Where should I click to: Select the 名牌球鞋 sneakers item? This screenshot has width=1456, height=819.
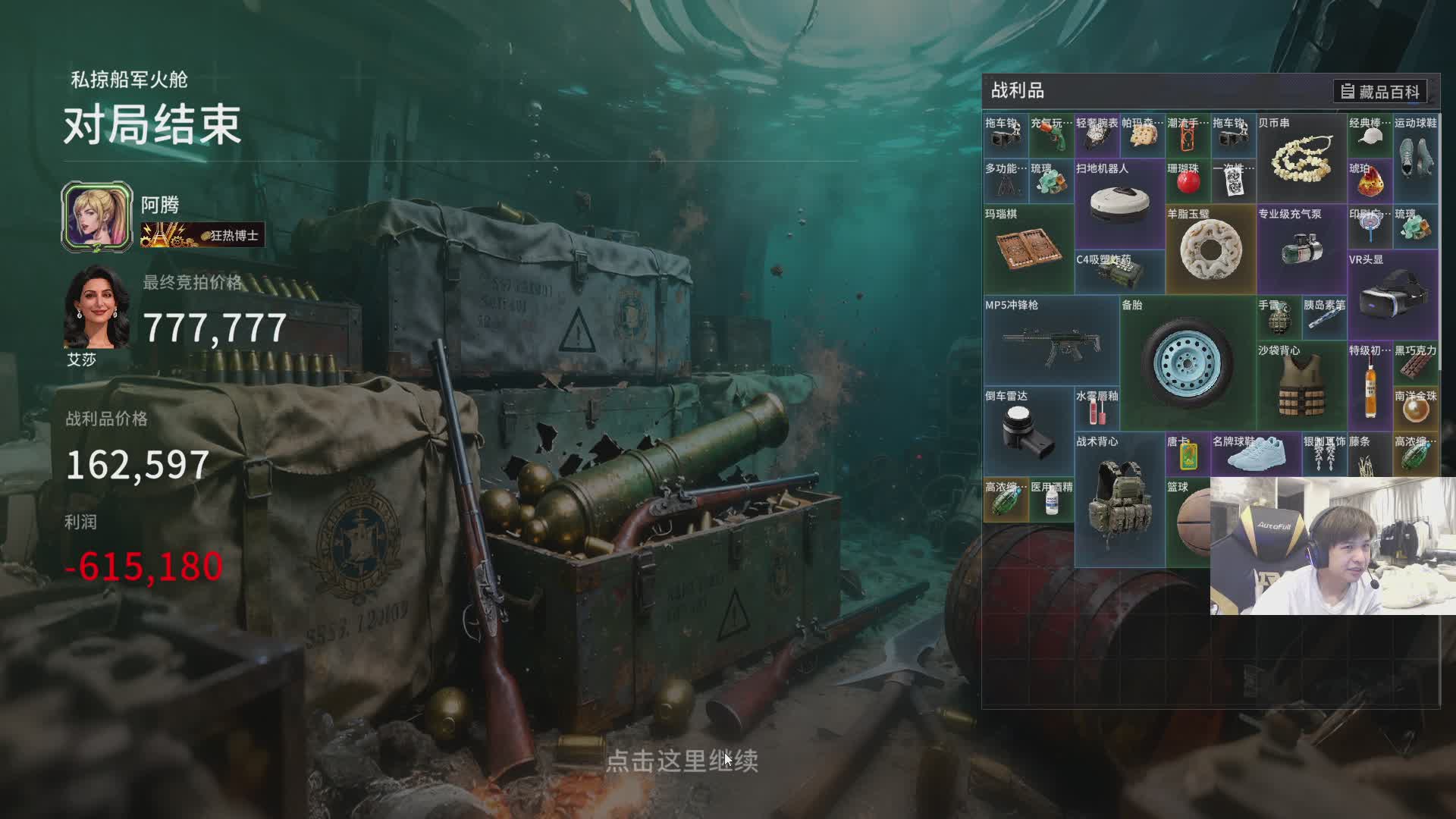(1256, 455)
